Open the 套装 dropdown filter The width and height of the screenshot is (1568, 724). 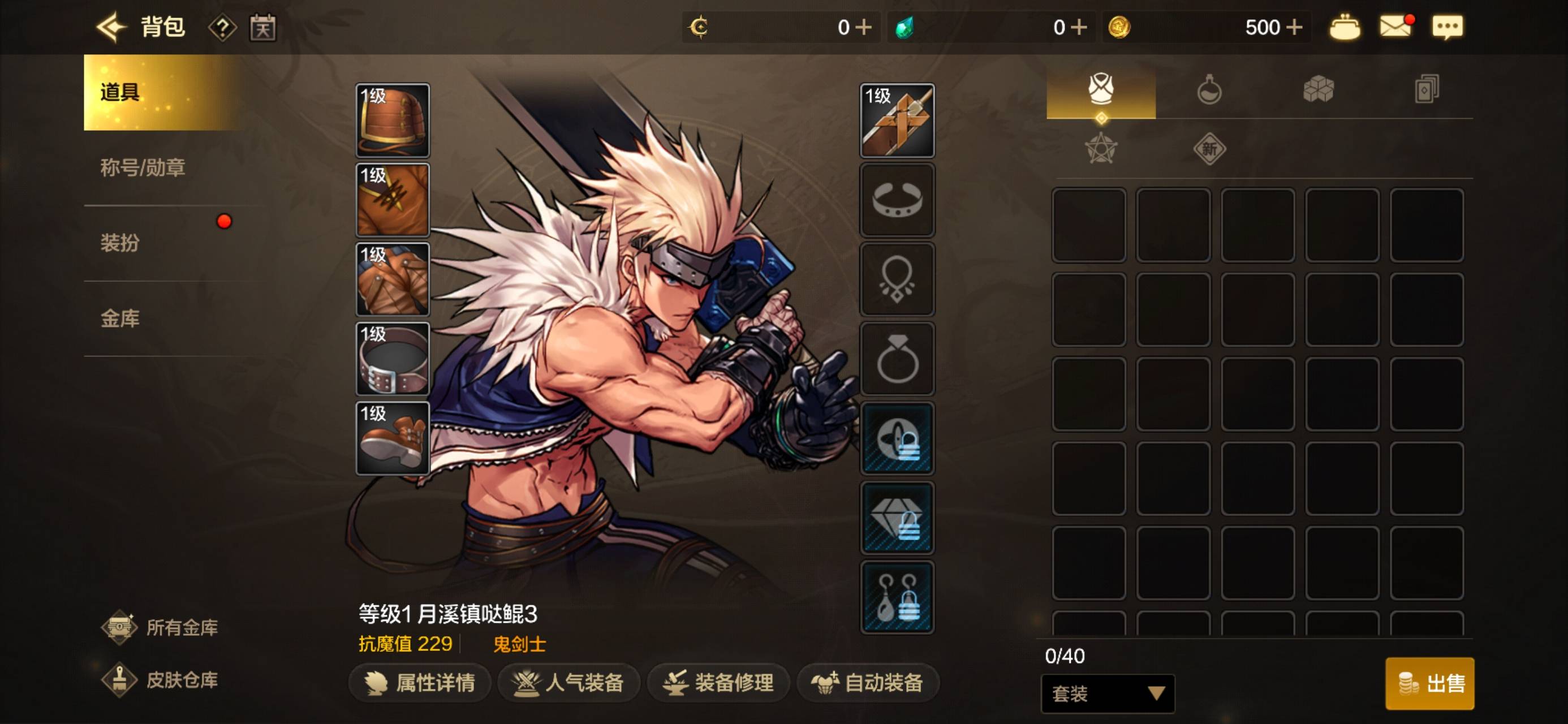(x=1107, y=693)
